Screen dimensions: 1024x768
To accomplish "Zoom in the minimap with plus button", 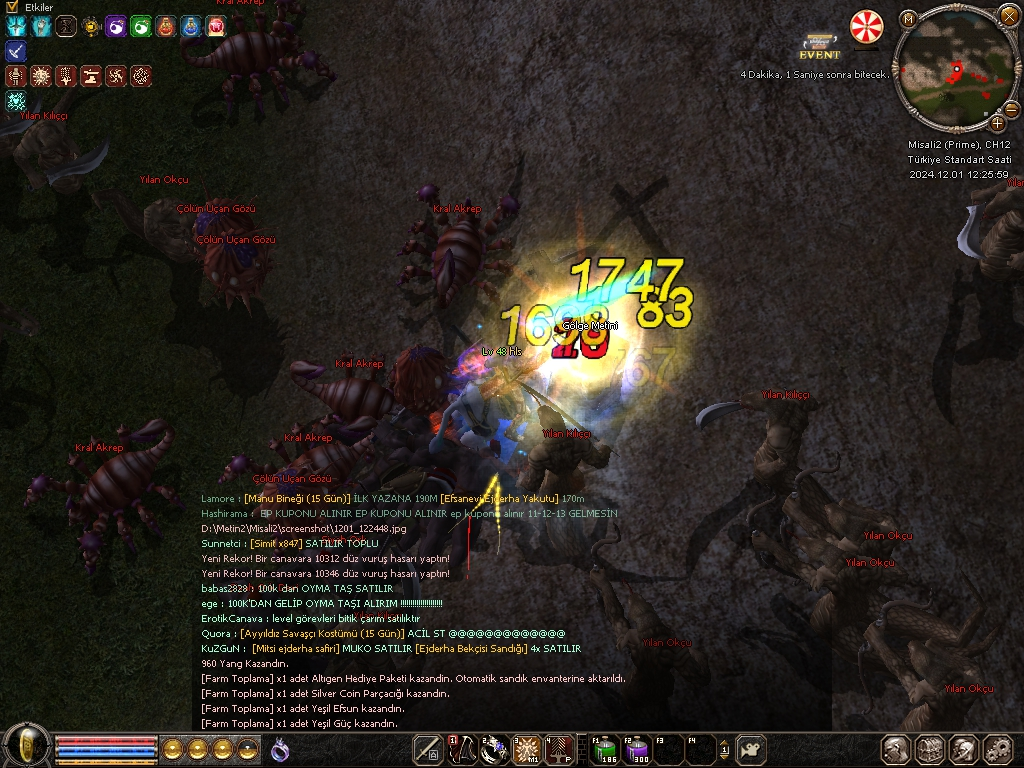I will pos(997,124).
